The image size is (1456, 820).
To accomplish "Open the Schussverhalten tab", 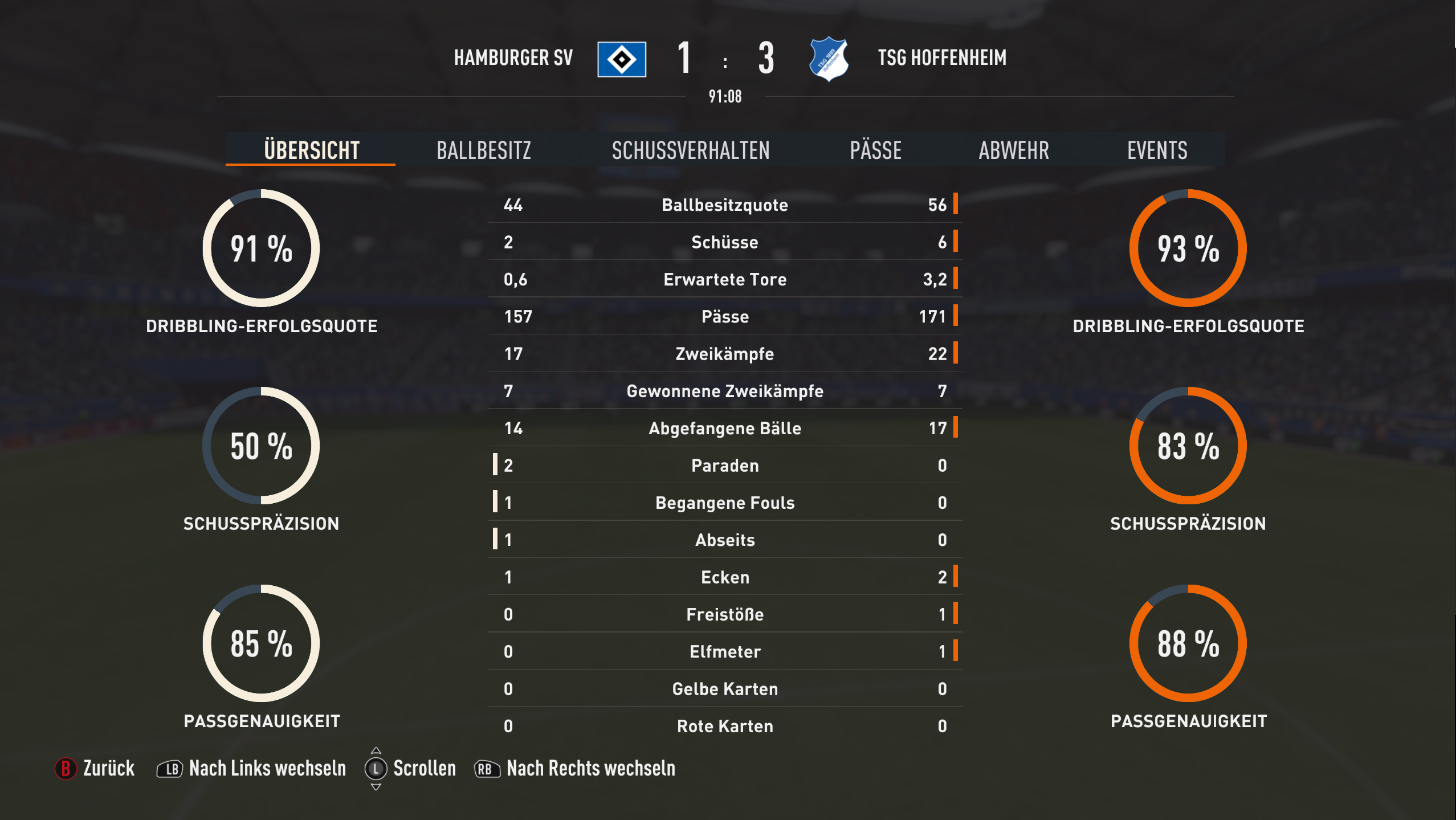I will (x=690, y=150).
